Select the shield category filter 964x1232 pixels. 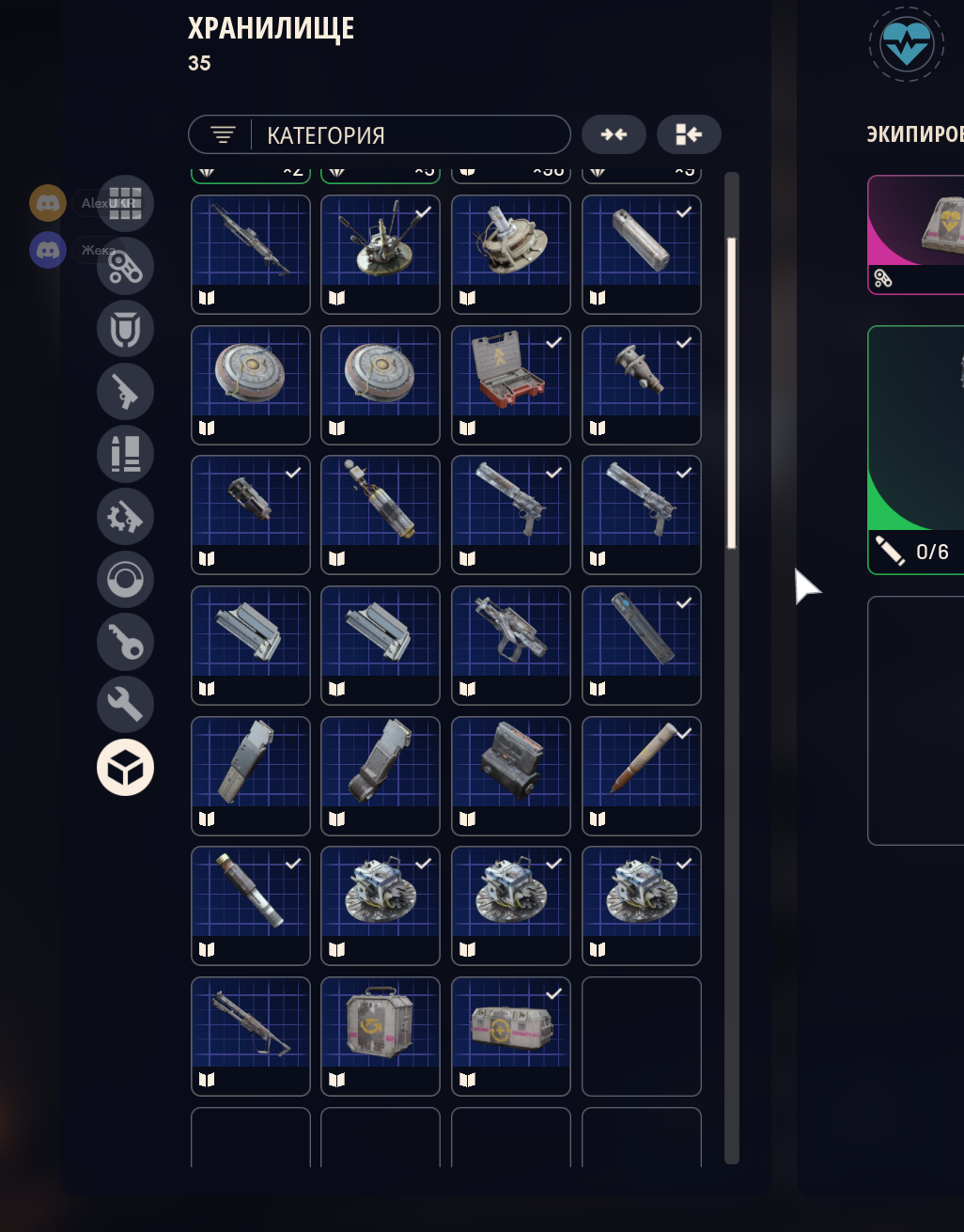125,329
